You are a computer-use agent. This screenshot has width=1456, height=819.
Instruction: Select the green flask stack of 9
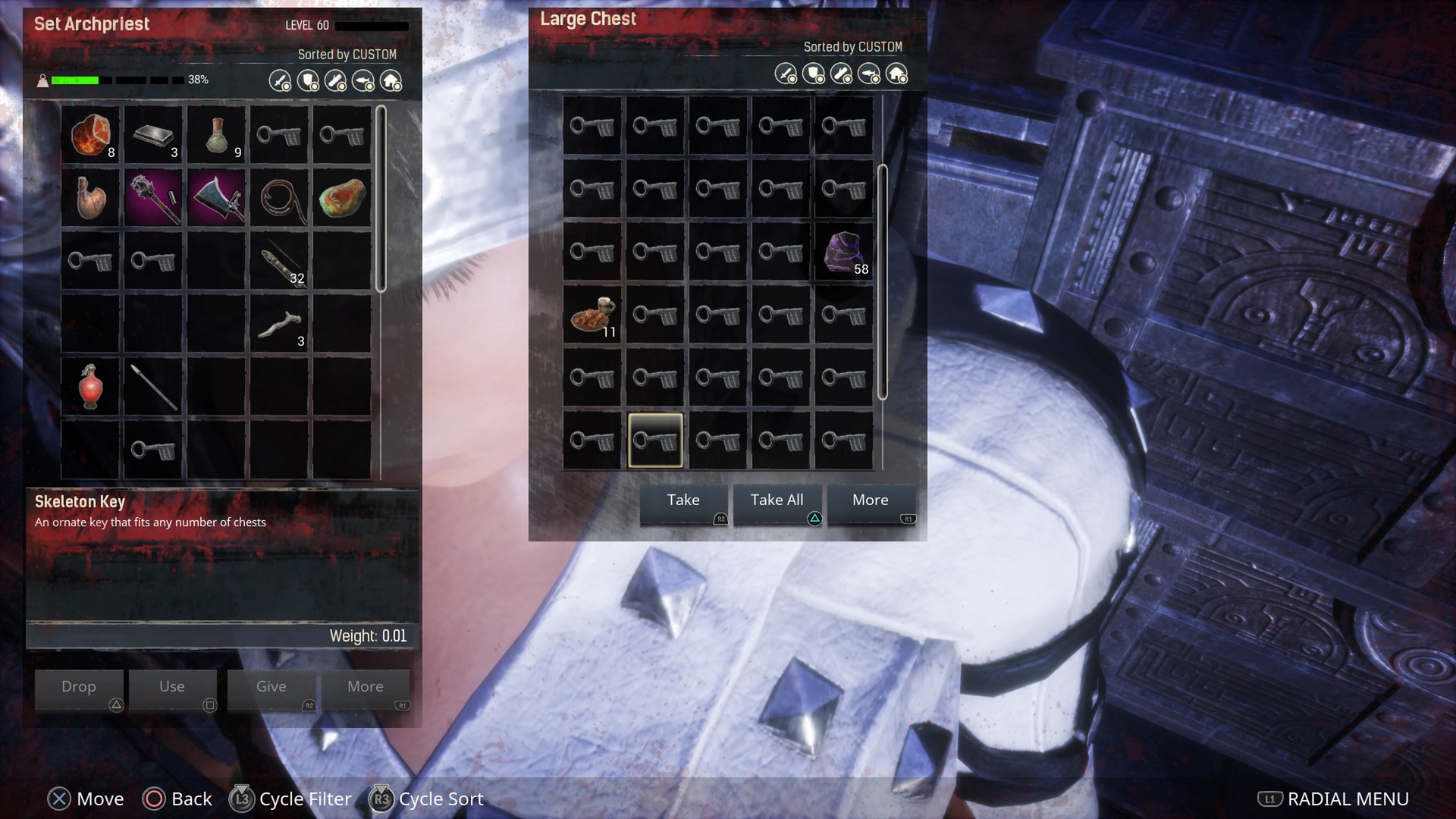pos(217,135)
